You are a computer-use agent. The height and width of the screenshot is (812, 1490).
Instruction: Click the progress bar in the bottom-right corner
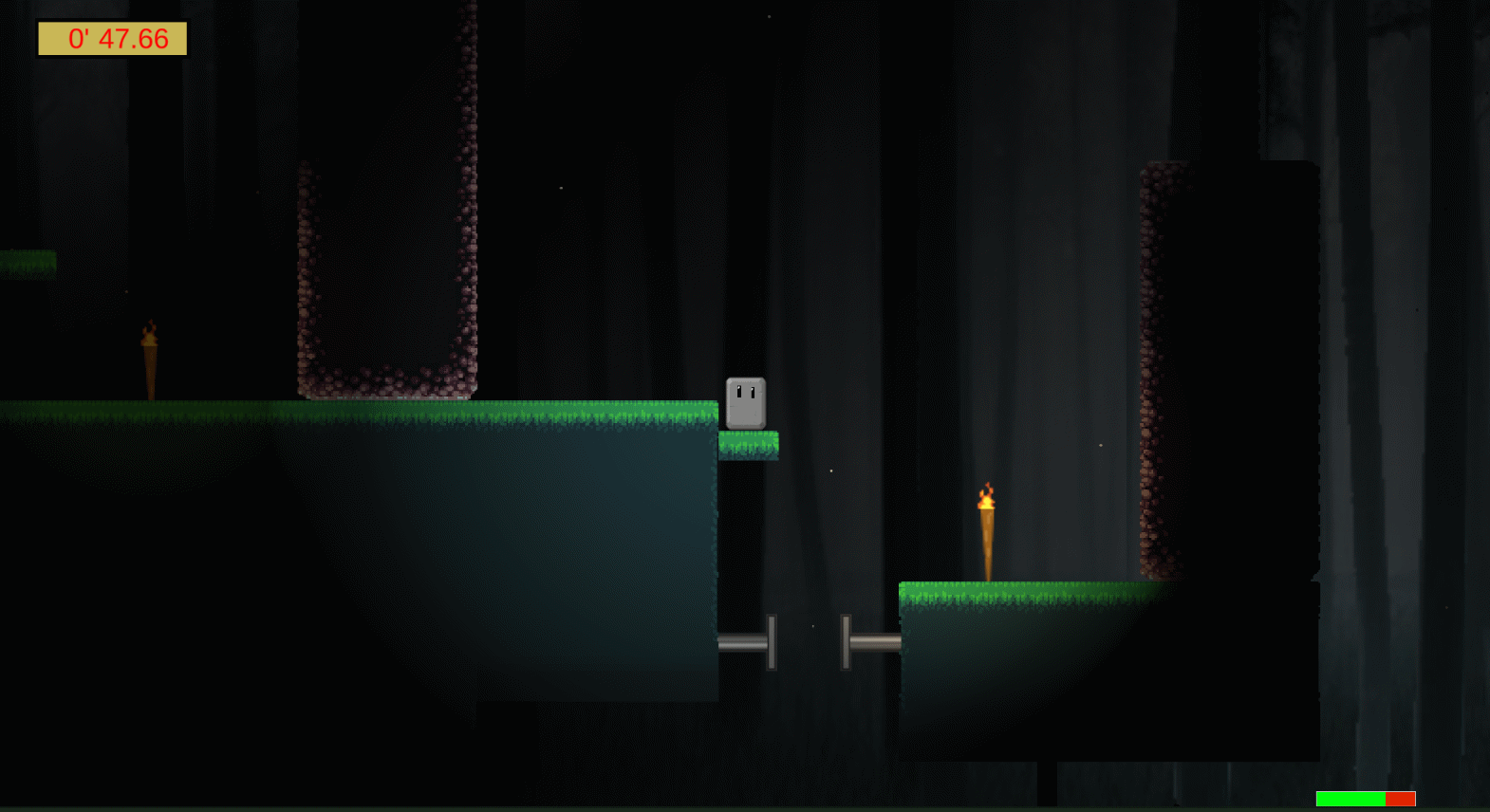click(x=1365, y=799)
